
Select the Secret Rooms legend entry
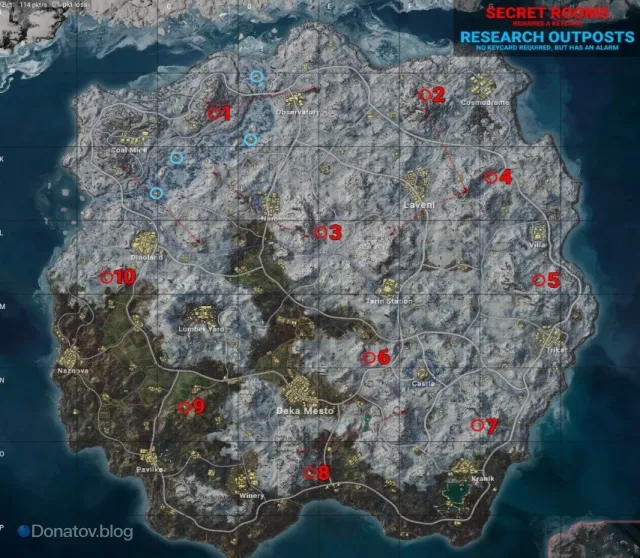(546, 13)
